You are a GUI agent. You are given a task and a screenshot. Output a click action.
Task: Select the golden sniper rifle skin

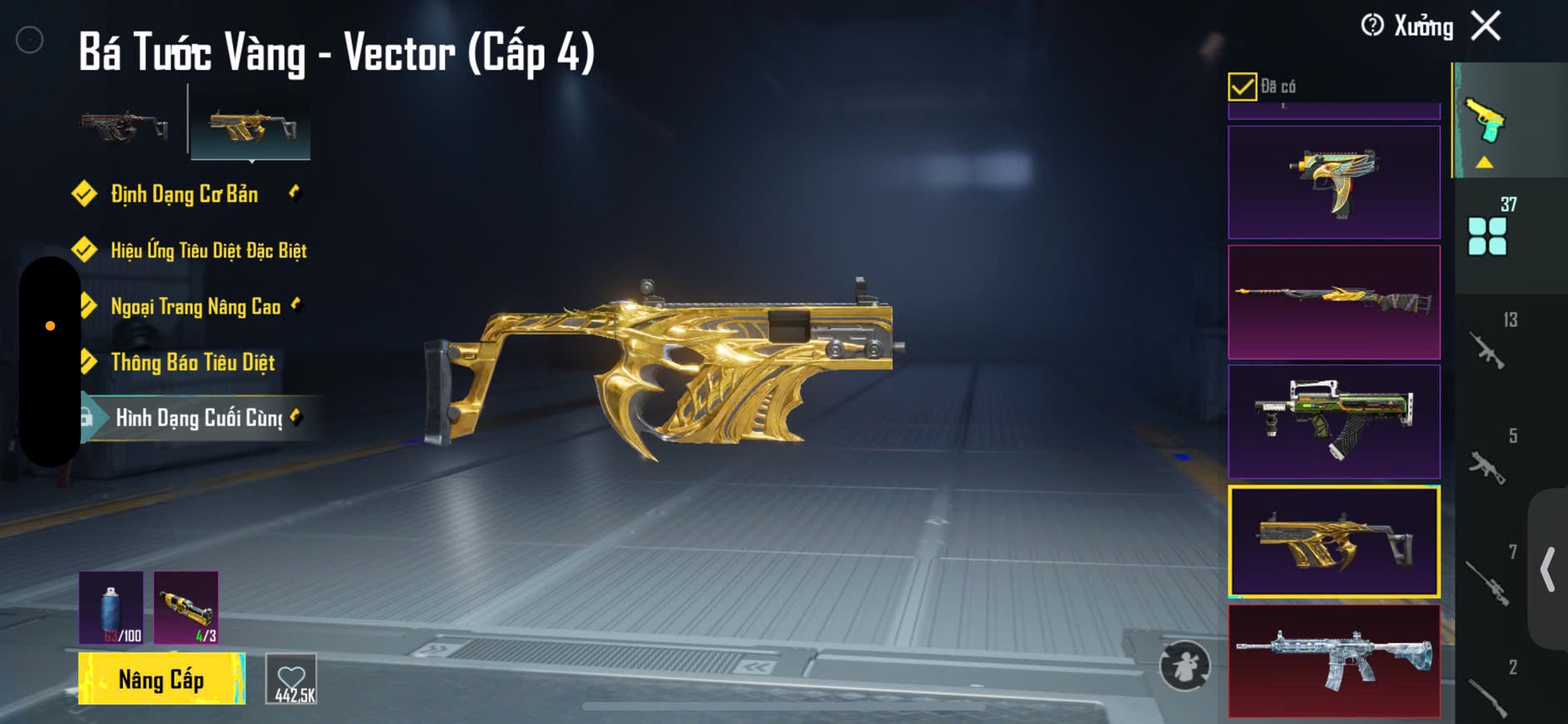(x=1333, y=302)
